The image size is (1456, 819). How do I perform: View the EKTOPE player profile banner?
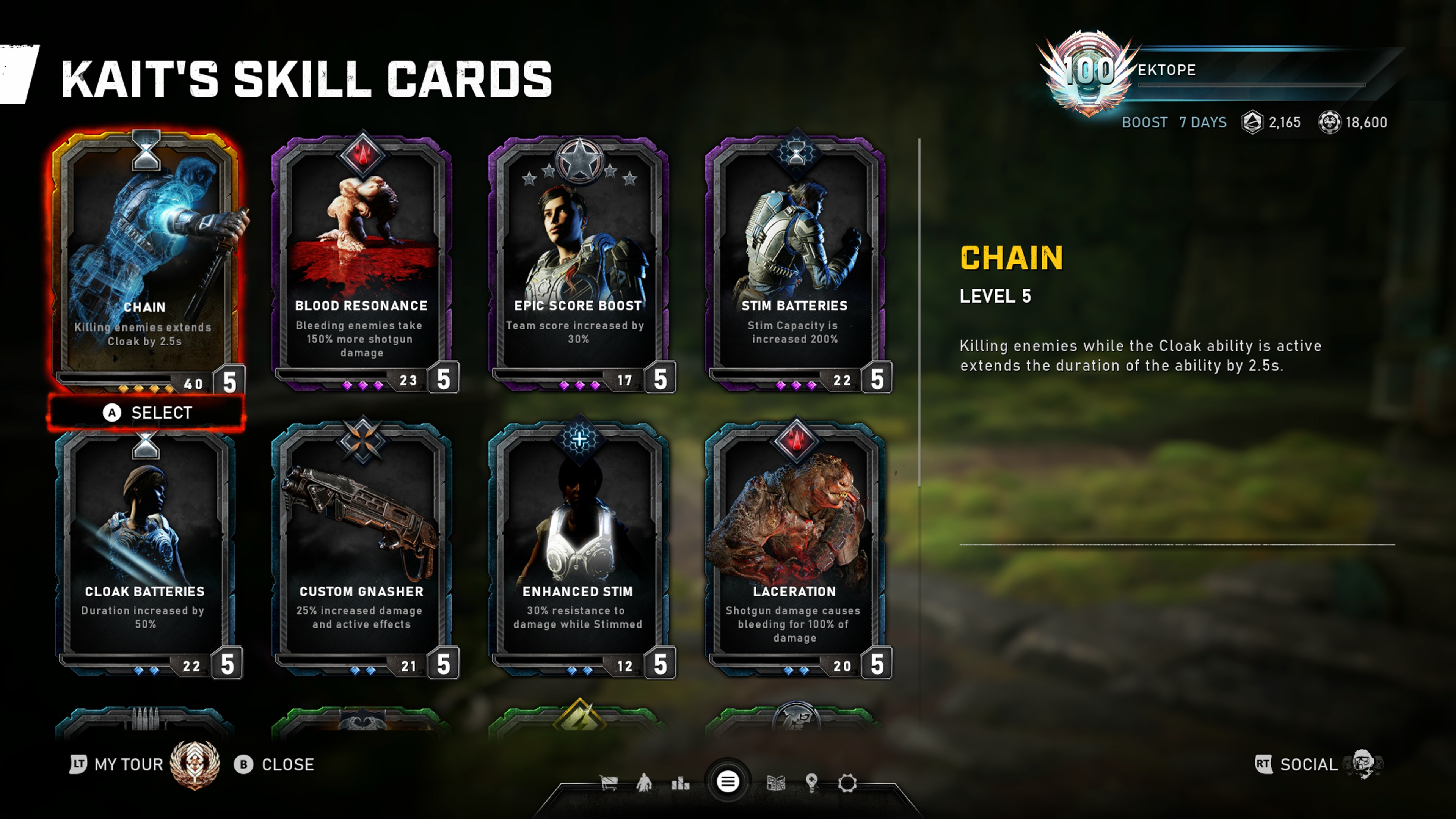point(1215,71)
